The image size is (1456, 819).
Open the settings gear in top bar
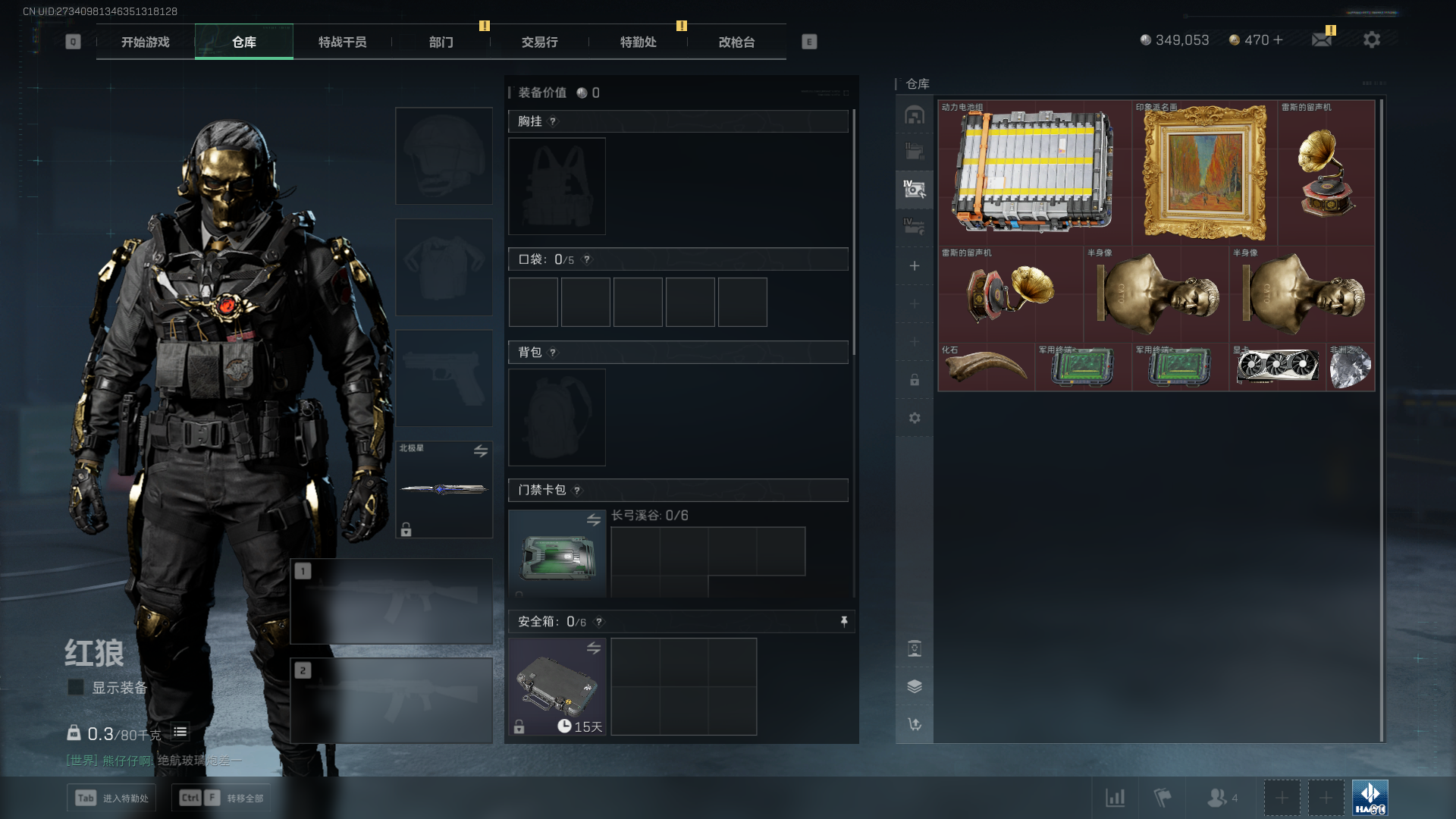click(1371, 39)
